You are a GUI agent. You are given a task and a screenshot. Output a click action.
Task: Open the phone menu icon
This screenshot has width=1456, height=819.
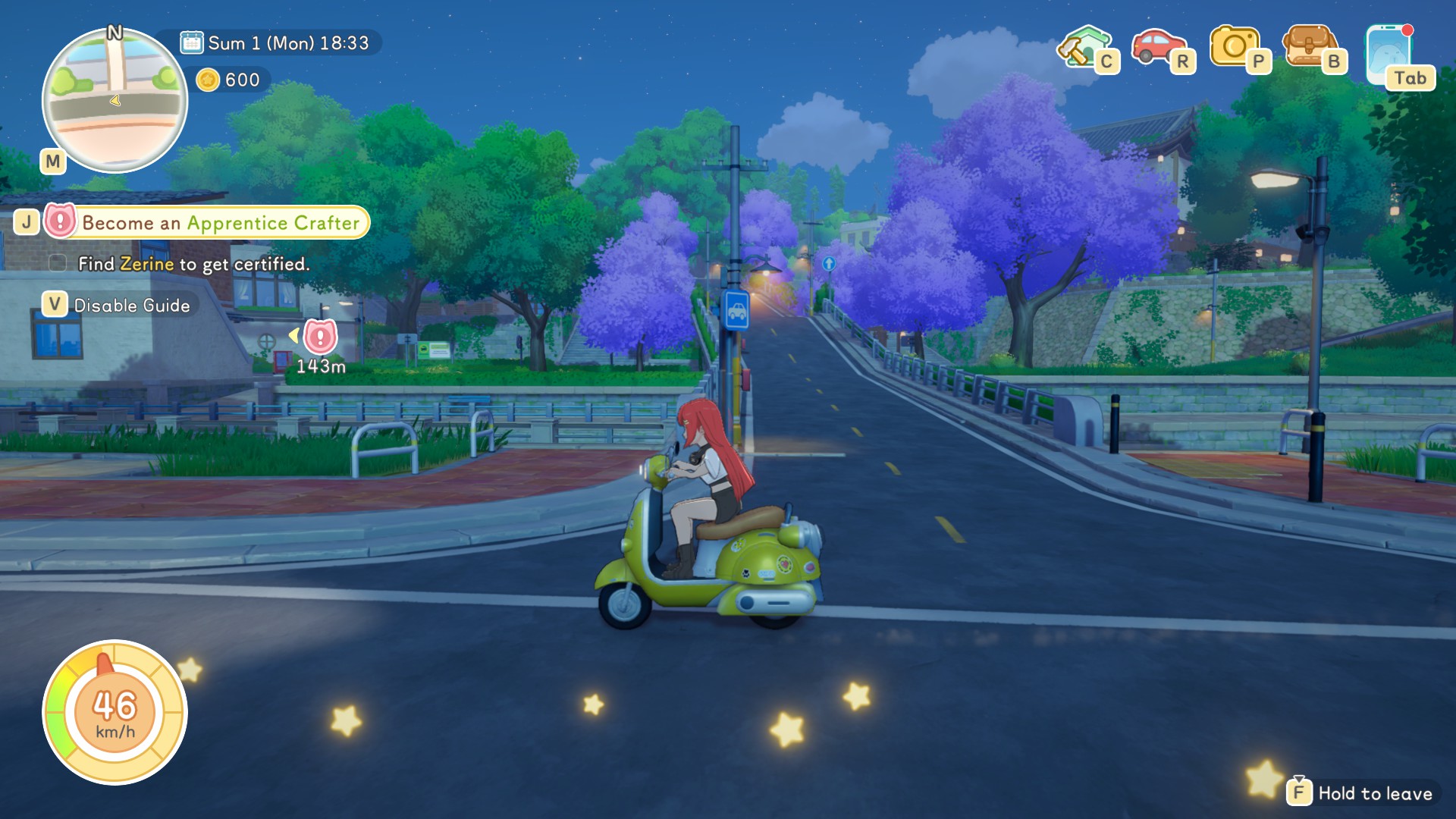1389,53
